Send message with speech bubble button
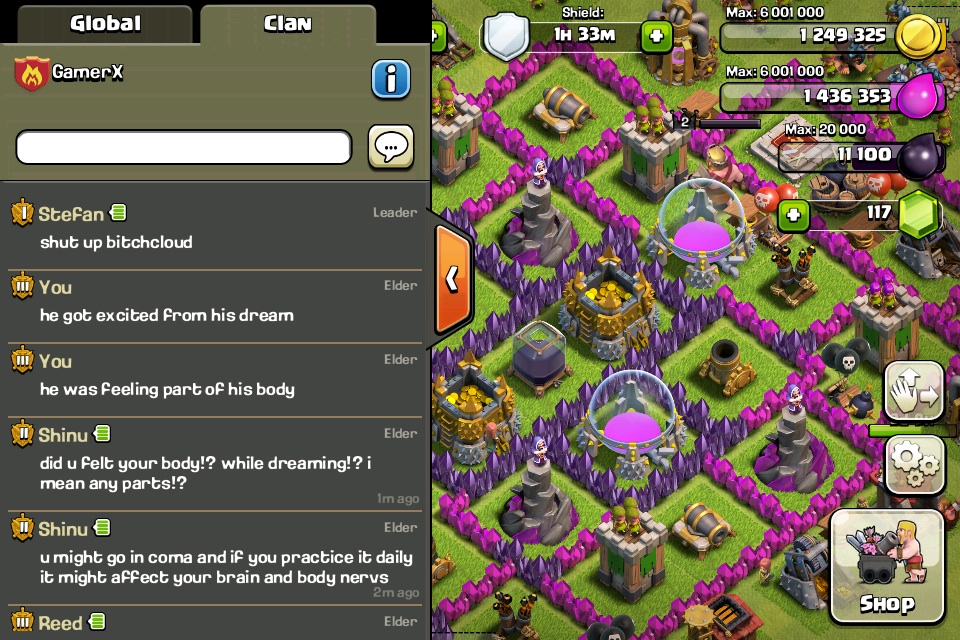The height and width of the screenshot is (640, 960). [391, 147]
